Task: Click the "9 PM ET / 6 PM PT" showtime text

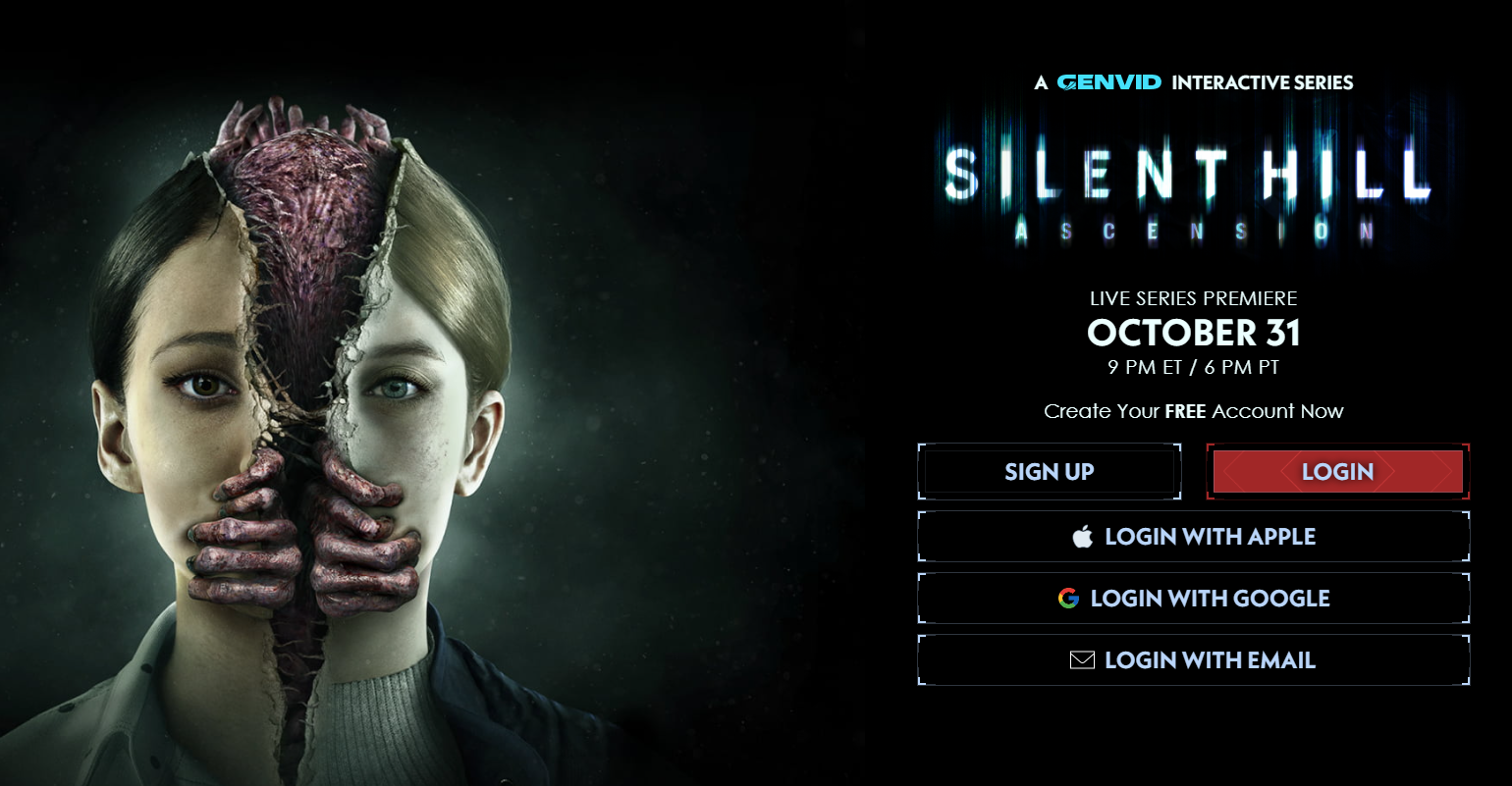Action: 1192,365
